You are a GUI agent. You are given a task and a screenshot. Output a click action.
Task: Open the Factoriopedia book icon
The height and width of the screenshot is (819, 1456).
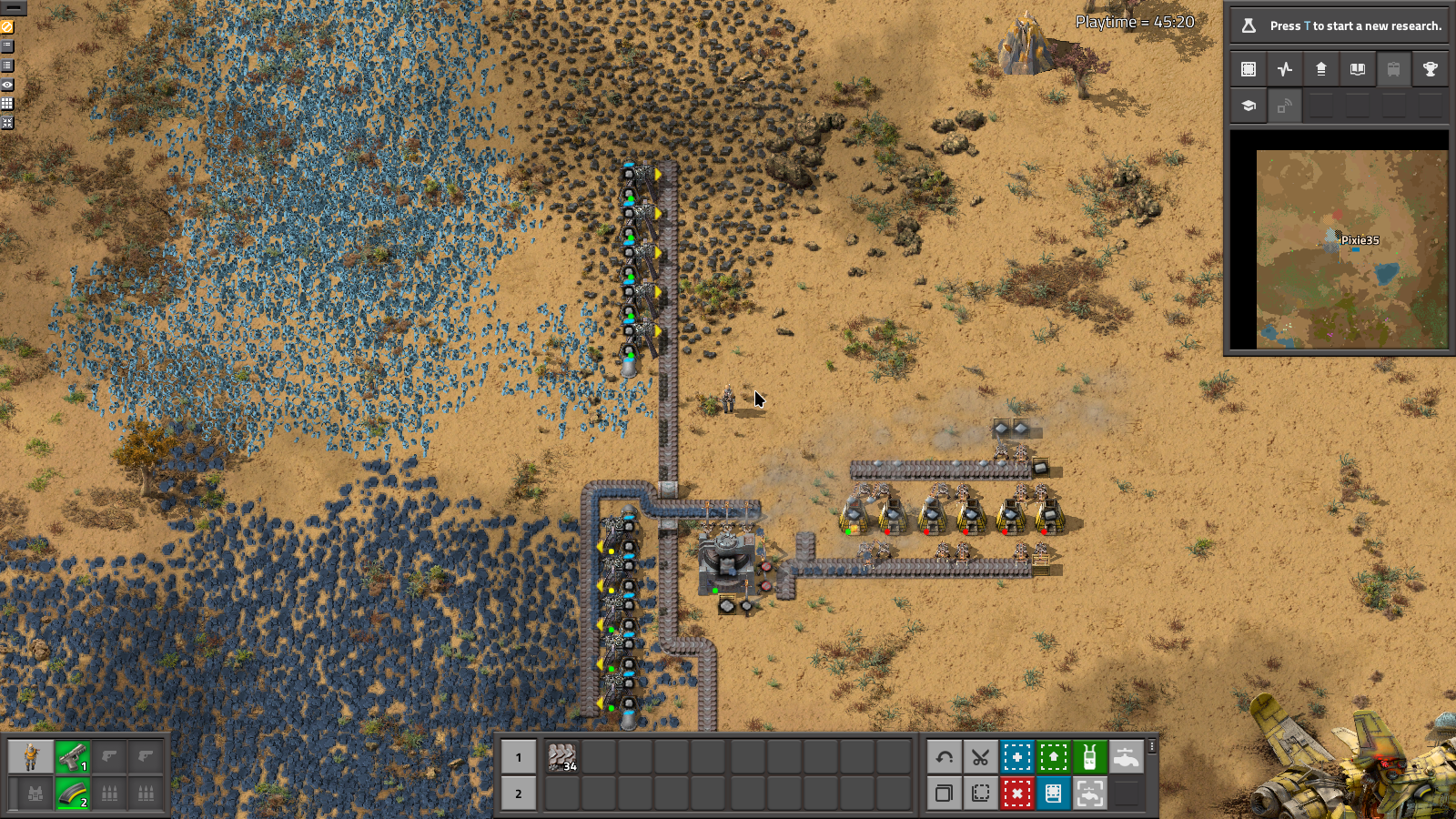[x=1358, y=69]
